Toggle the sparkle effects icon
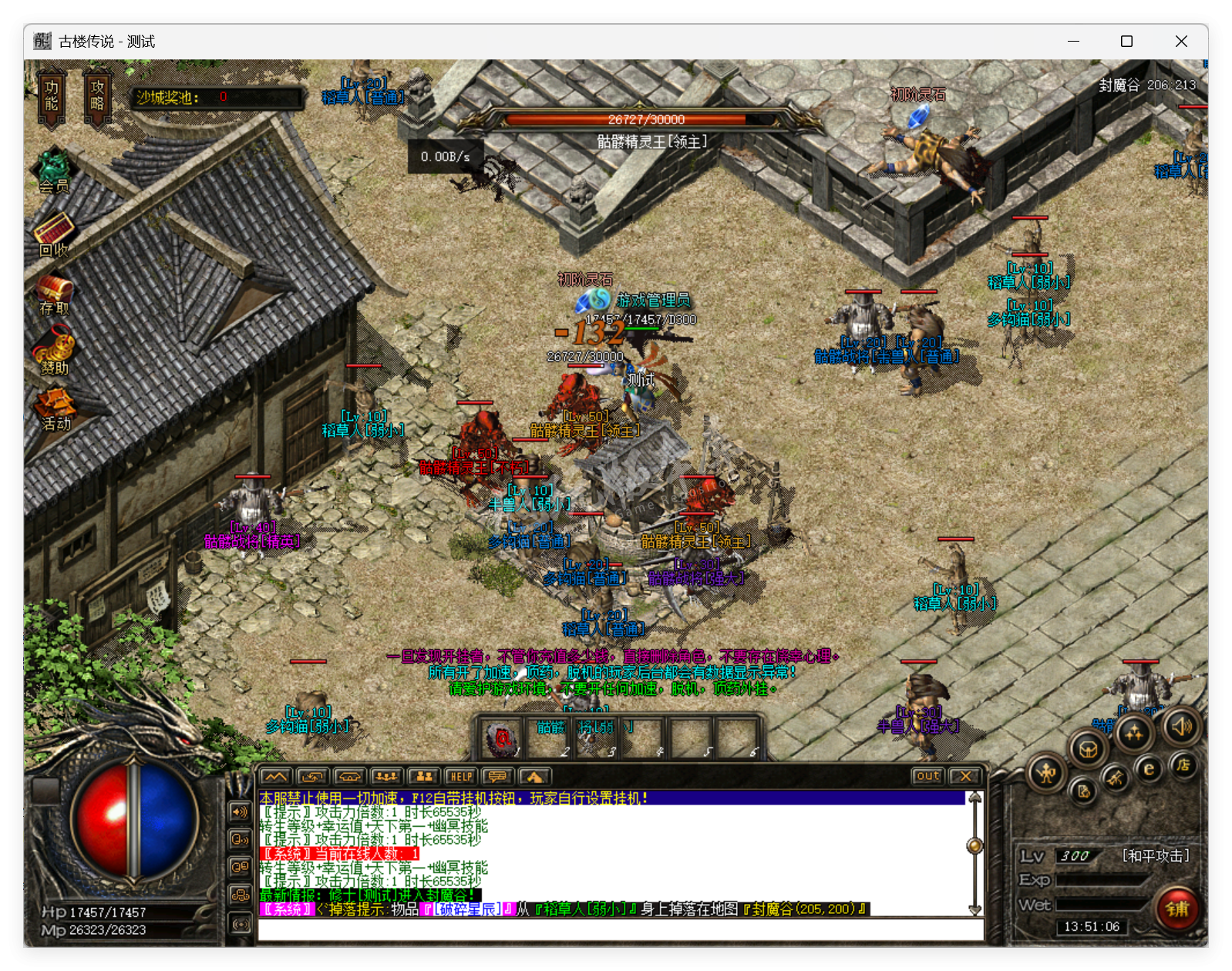The height and width of the screenshot is (971, 1232). pyautogui.click(x=1135, y=732)
